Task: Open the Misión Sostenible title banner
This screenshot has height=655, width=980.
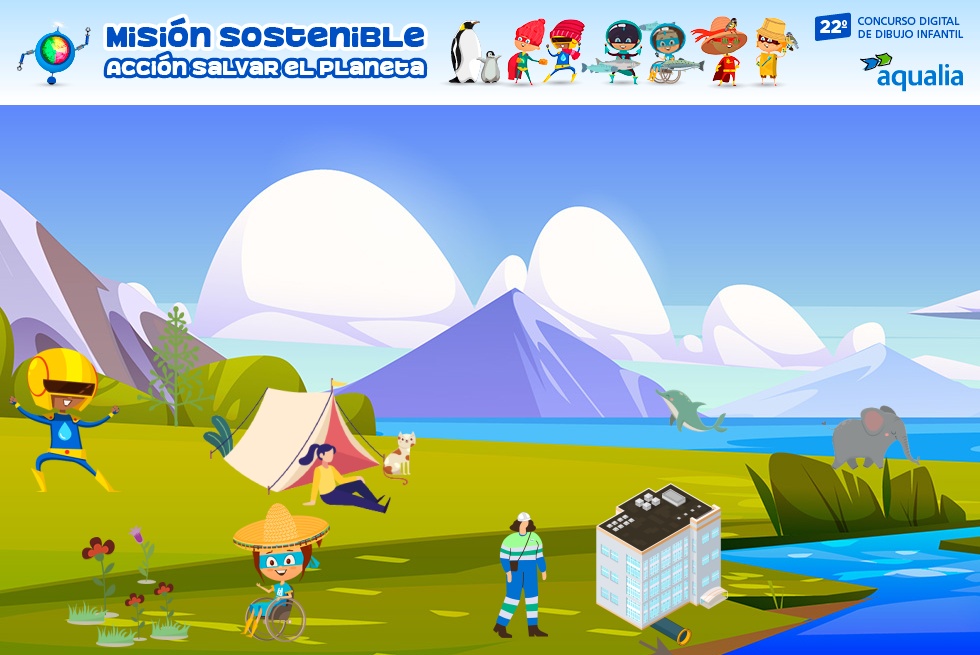Action: tap(264, 51)
